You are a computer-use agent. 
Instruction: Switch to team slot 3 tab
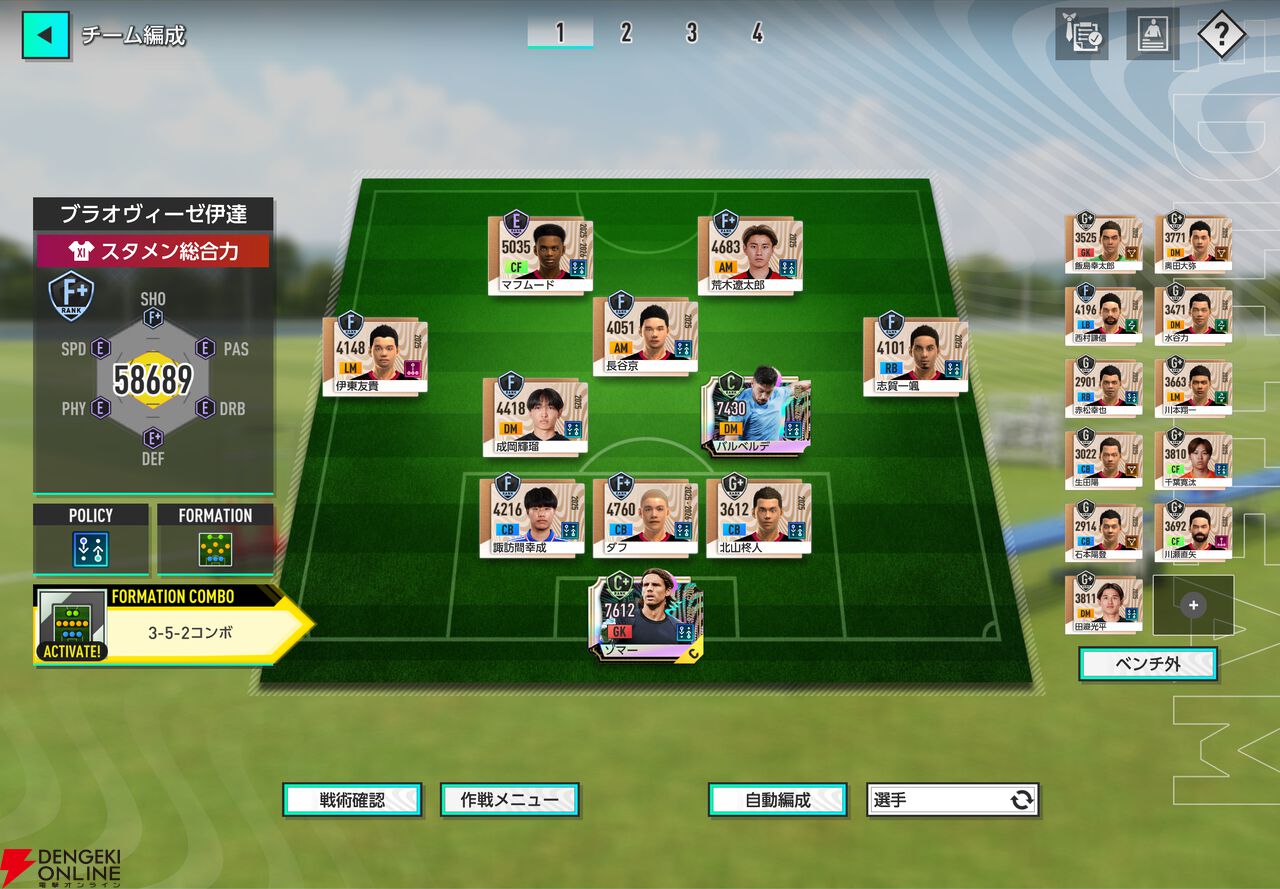pos(691,33)
